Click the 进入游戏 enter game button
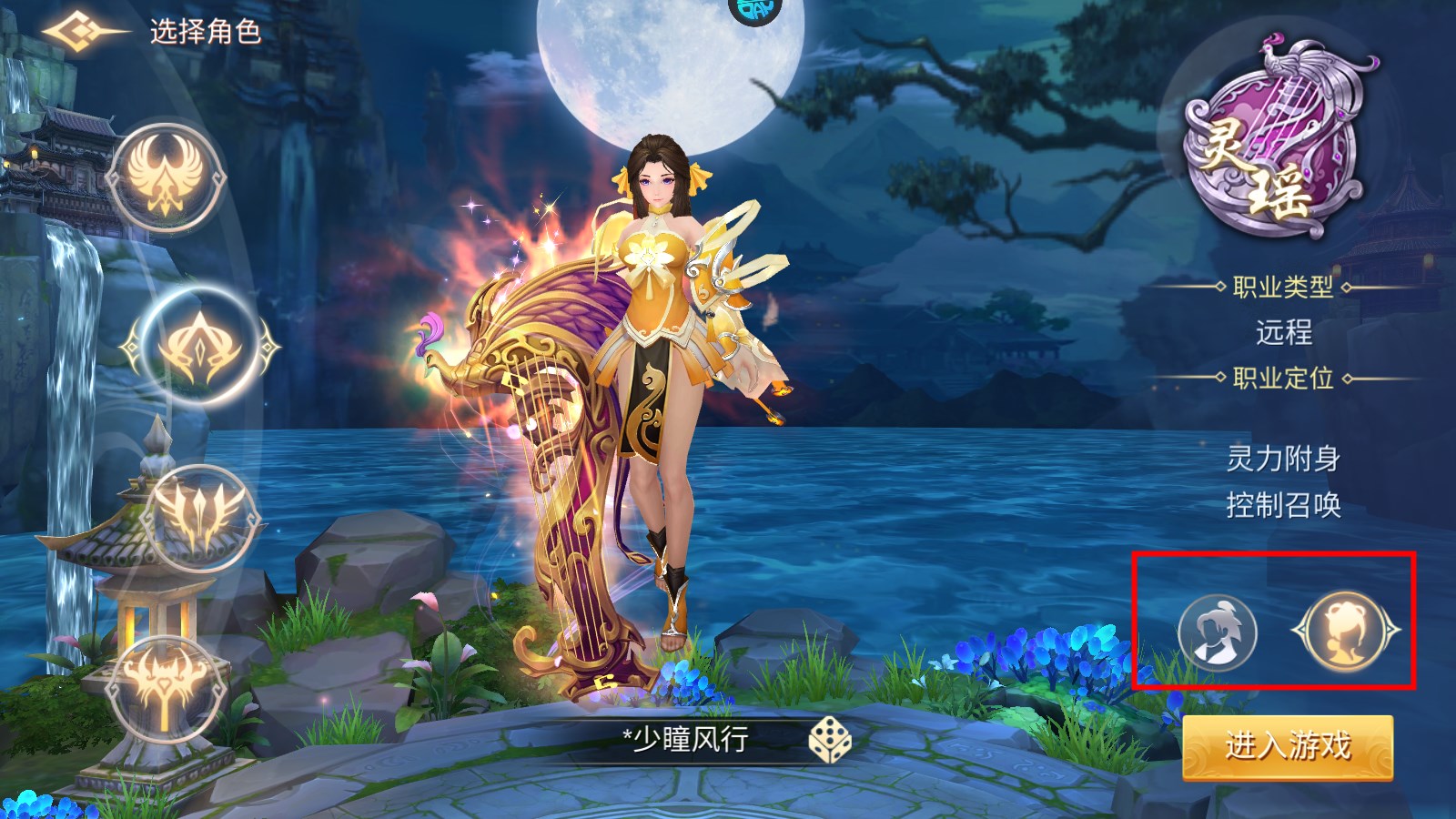Screen dimensions: 1456x819 tap(1288, 747)
